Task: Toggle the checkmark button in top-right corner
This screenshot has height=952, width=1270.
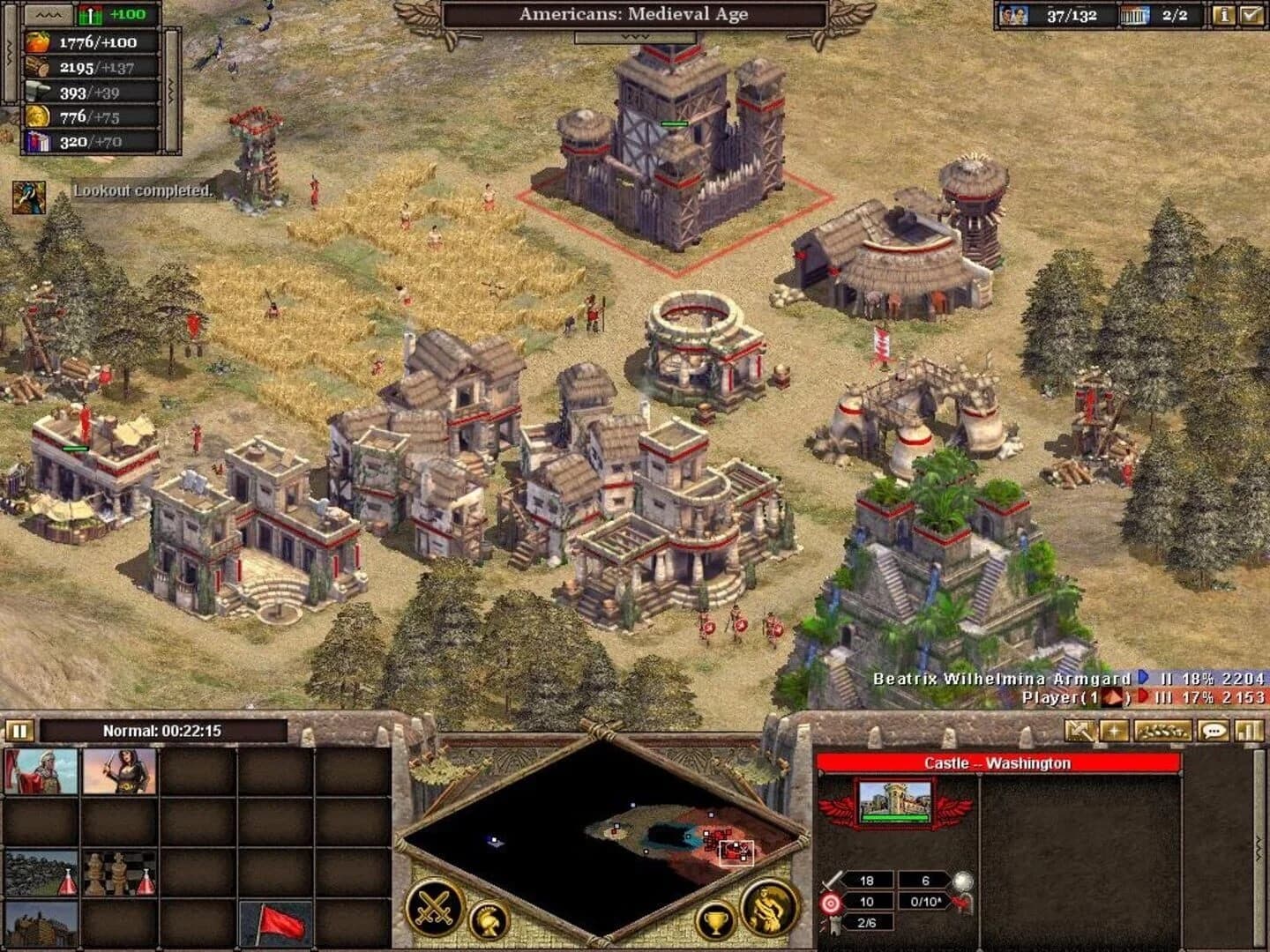Action: 1253,13
